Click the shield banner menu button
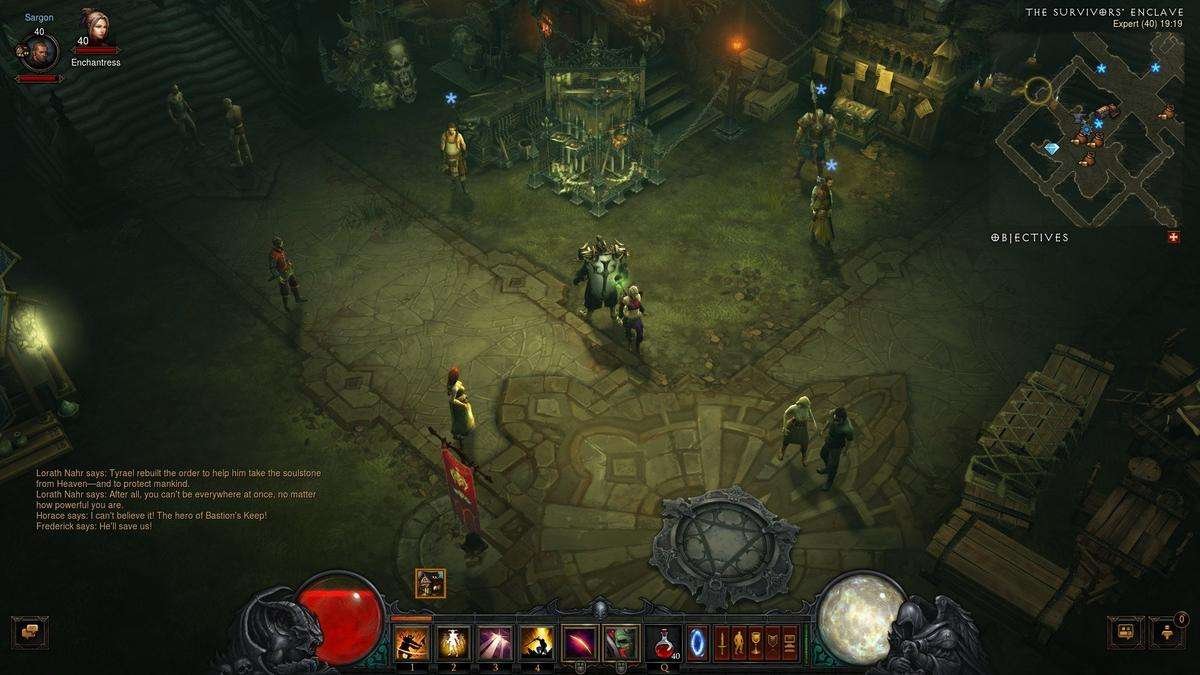This screenshot has width=1200, height=675. (x=772, y=642)
